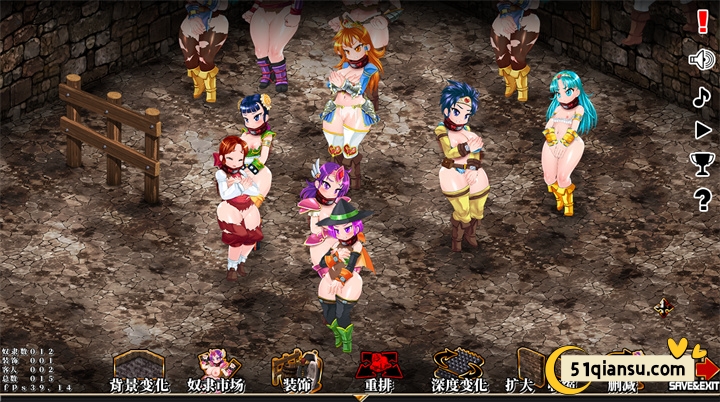
Task: Toggle the speaker sound icon
Action: pos(702,59)
